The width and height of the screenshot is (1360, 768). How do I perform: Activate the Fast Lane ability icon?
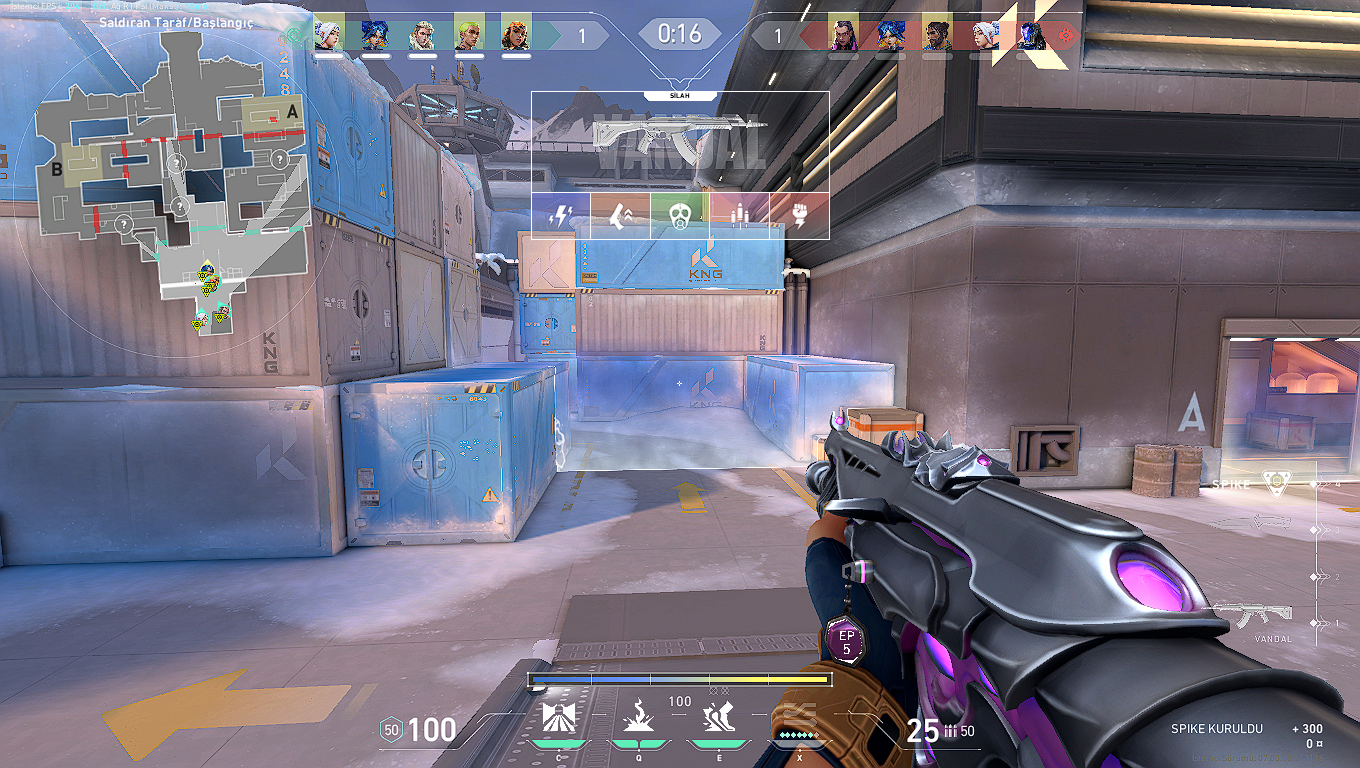point(558,719)
